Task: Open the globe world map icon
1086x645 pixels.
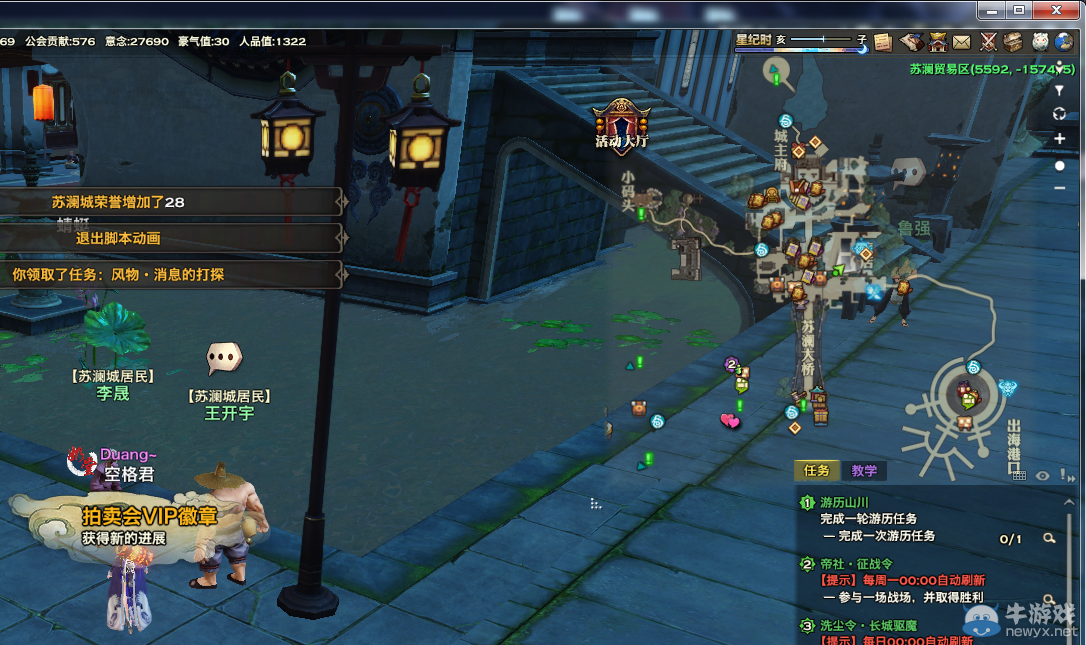Action: coord(1064,41)
